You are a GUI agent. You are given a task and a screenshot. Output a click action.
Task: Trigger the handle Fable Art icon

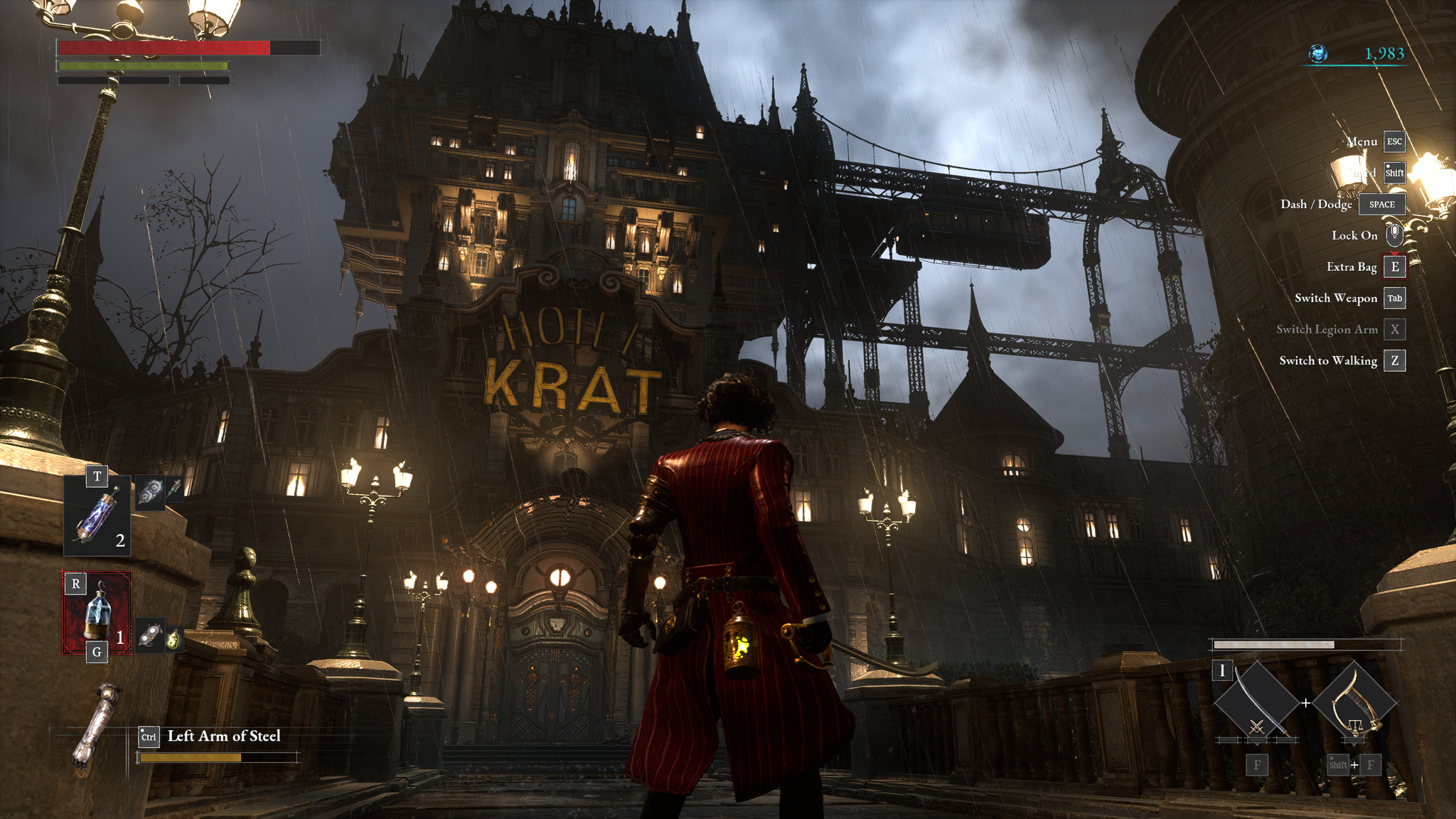tap(1354, 703)
